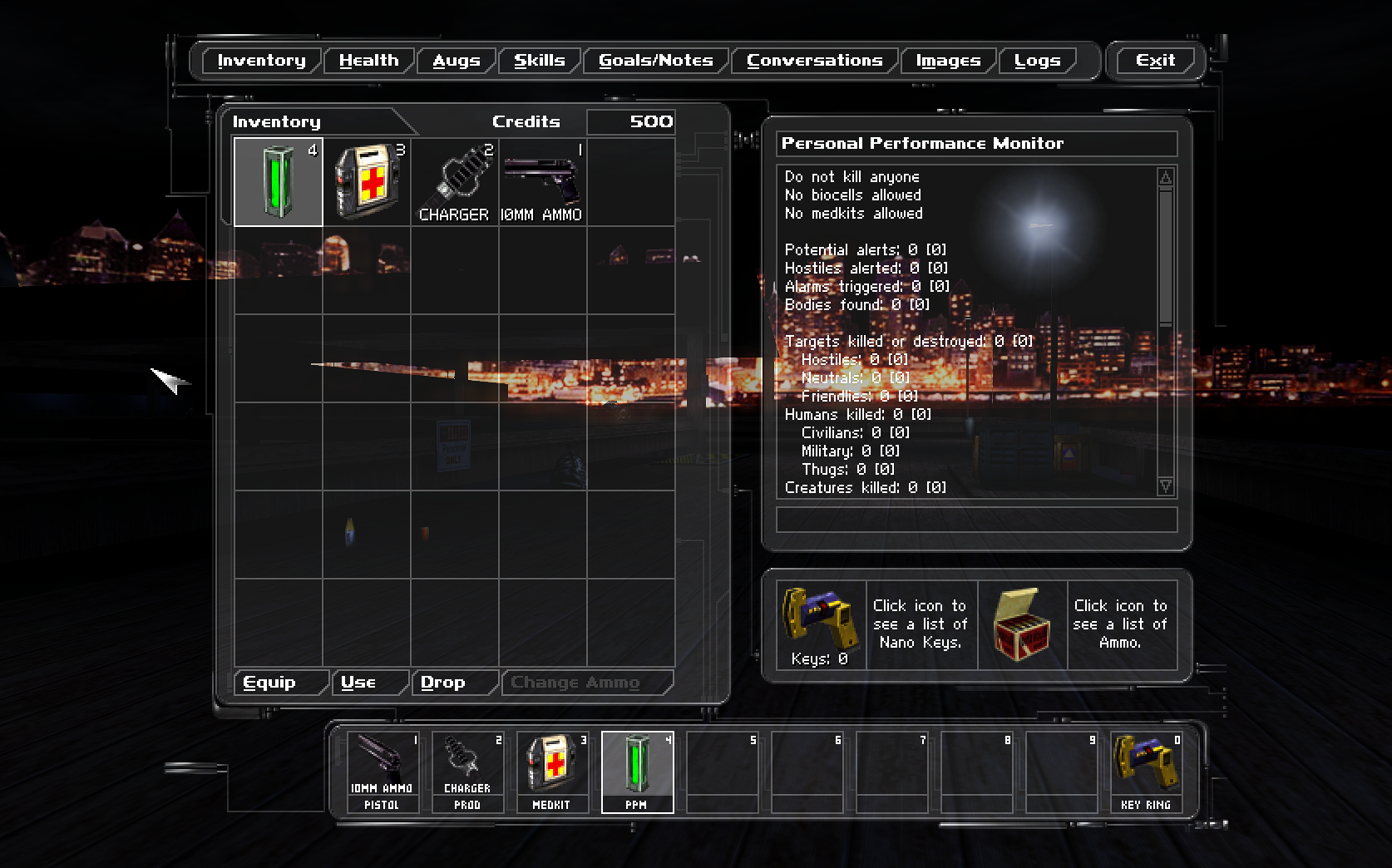View the Conversations tab
The image size is (1392, 868).
coord(814,61)
